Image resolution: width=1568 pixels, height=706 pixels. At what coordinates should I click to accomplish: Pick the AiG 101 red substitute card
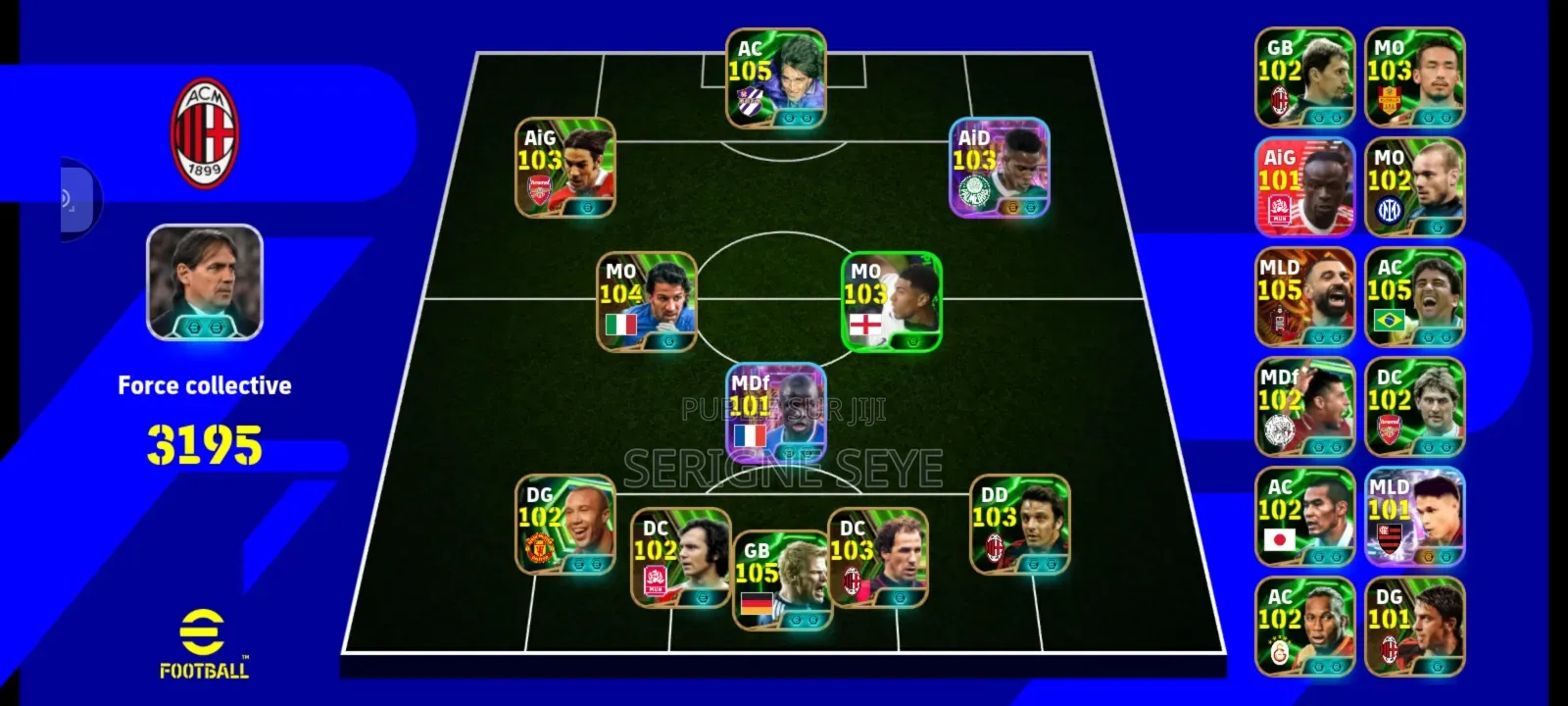pyautogui.click(x=1304, y=187)
